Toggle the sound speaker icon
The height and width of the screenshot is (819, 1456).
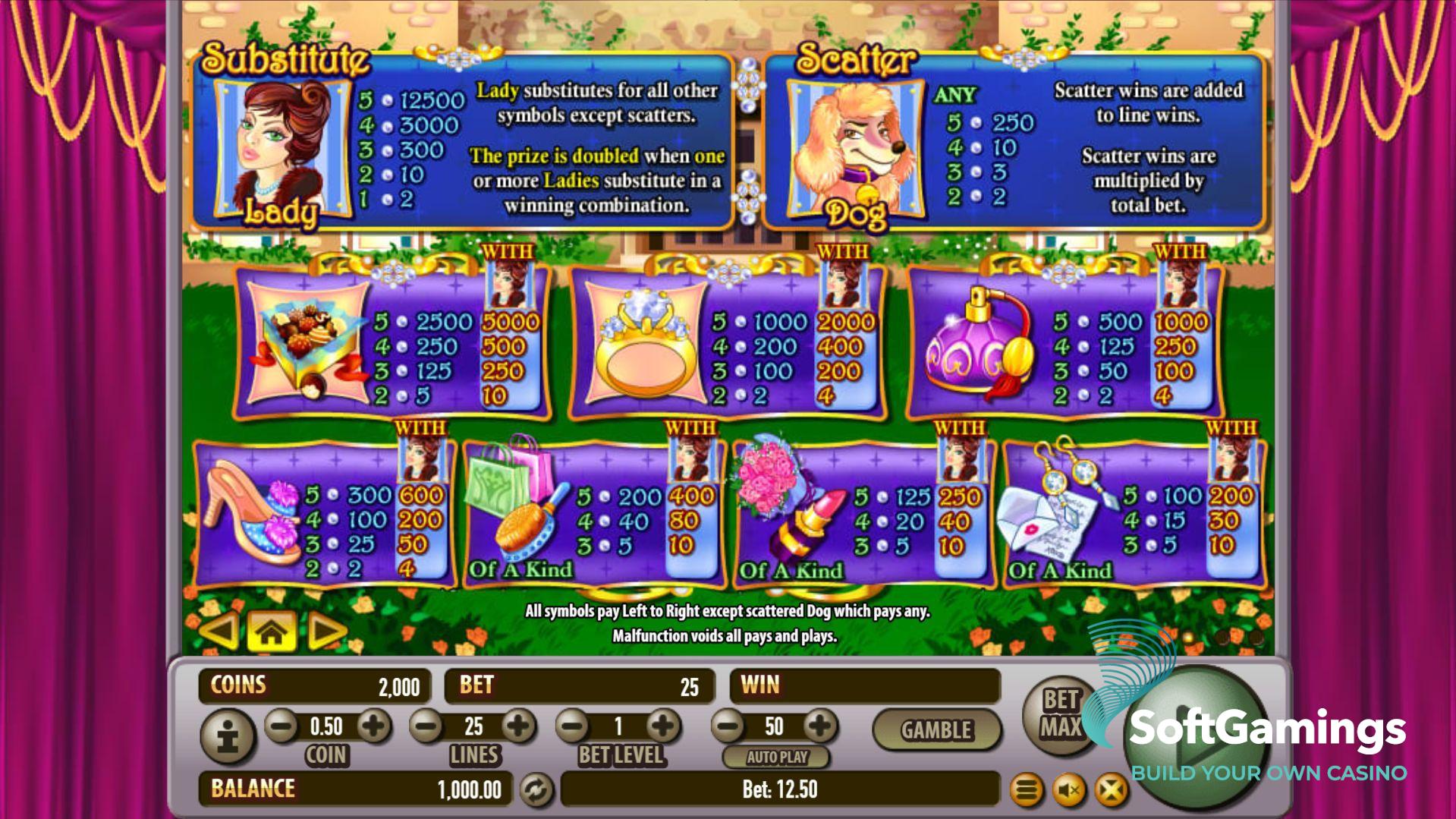tap(1069, 791)
